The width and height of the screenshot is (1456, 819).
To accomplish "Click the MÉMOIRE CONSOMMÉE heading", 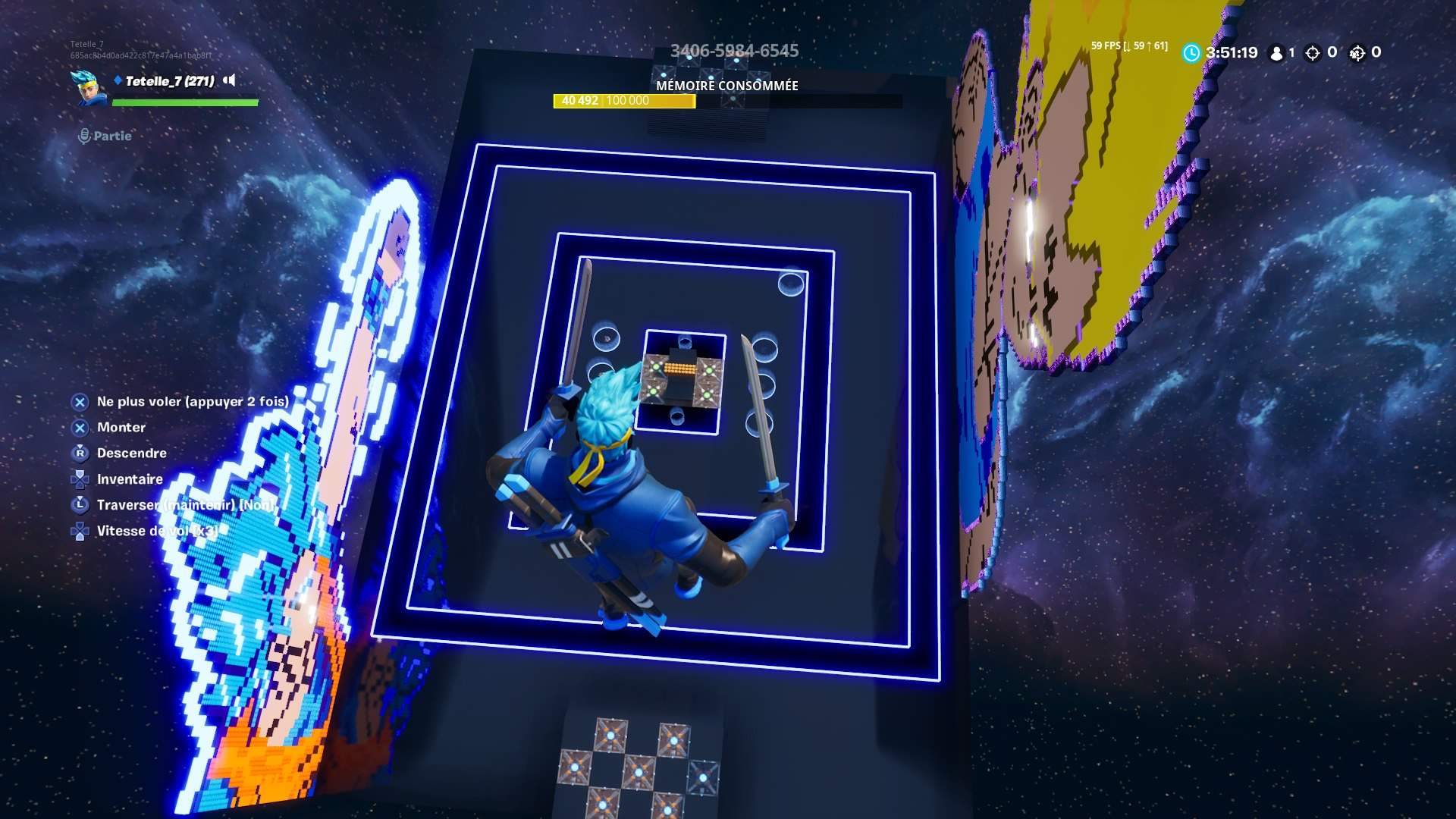I will 727,86.
